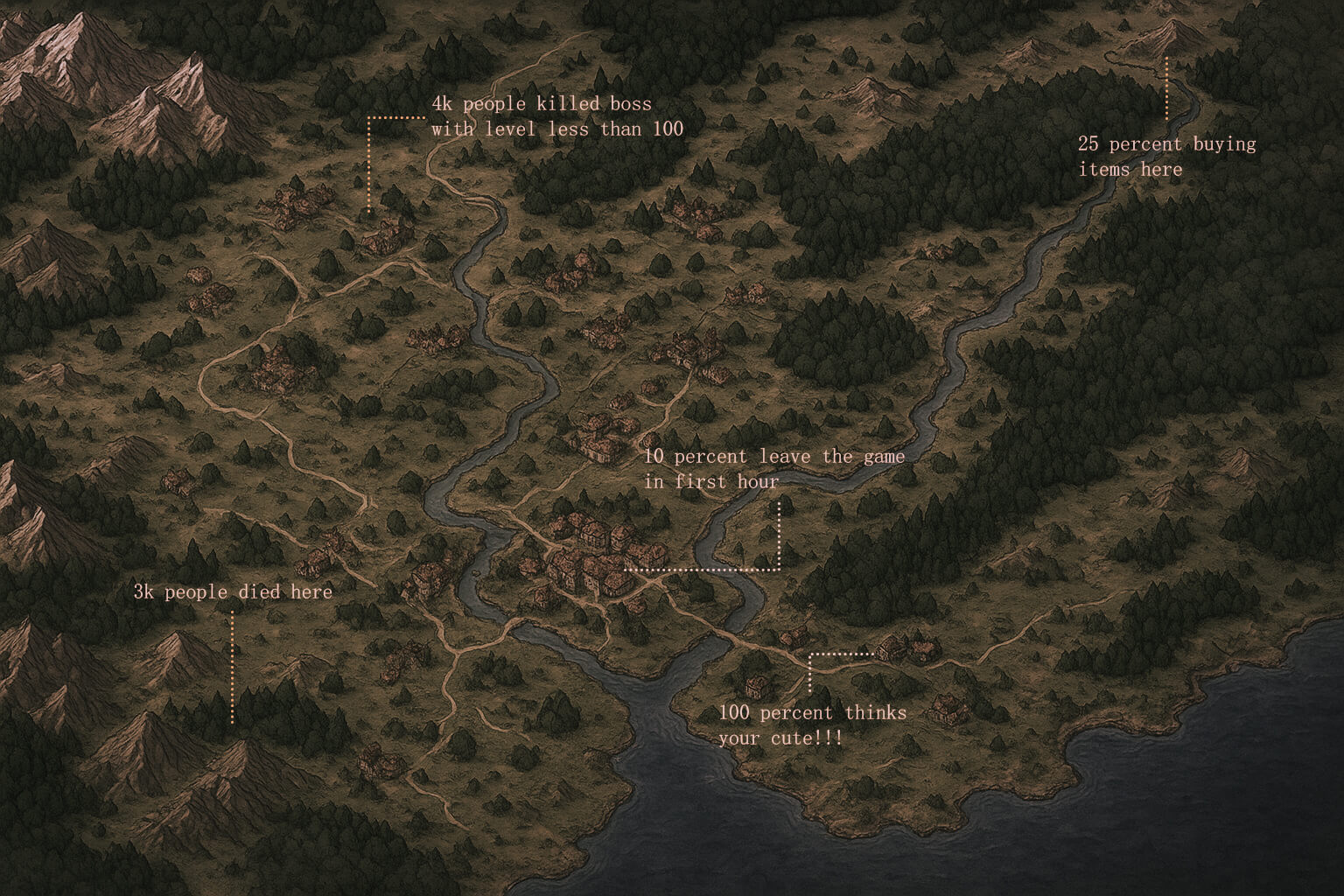
Task: Click the "25 percent buying items here" label
Action: (x=1165, y=156)
